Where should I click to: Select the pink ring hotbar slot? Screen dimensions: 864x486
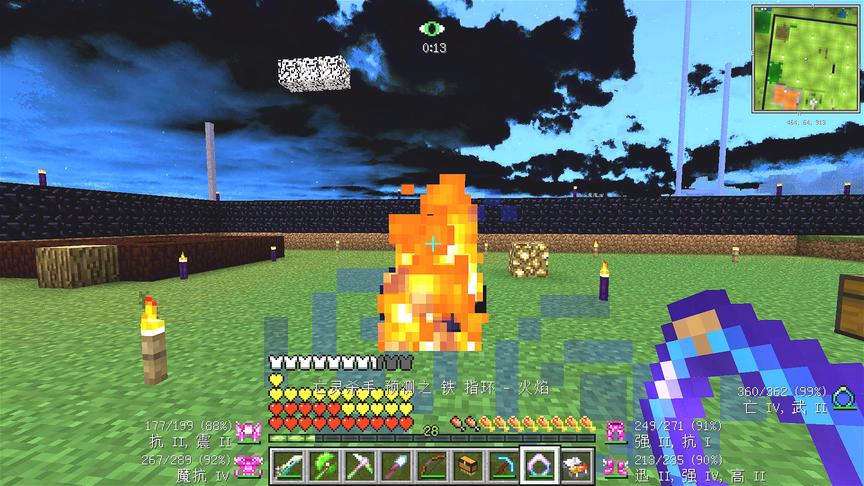pyautogui.click(x=538, y=464)
